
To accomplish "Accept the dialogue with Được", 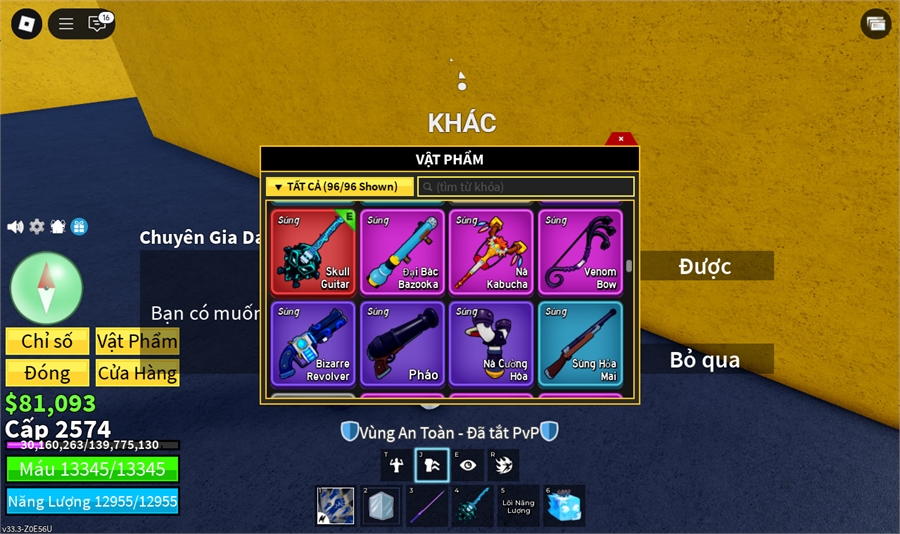I will (706, 266).
